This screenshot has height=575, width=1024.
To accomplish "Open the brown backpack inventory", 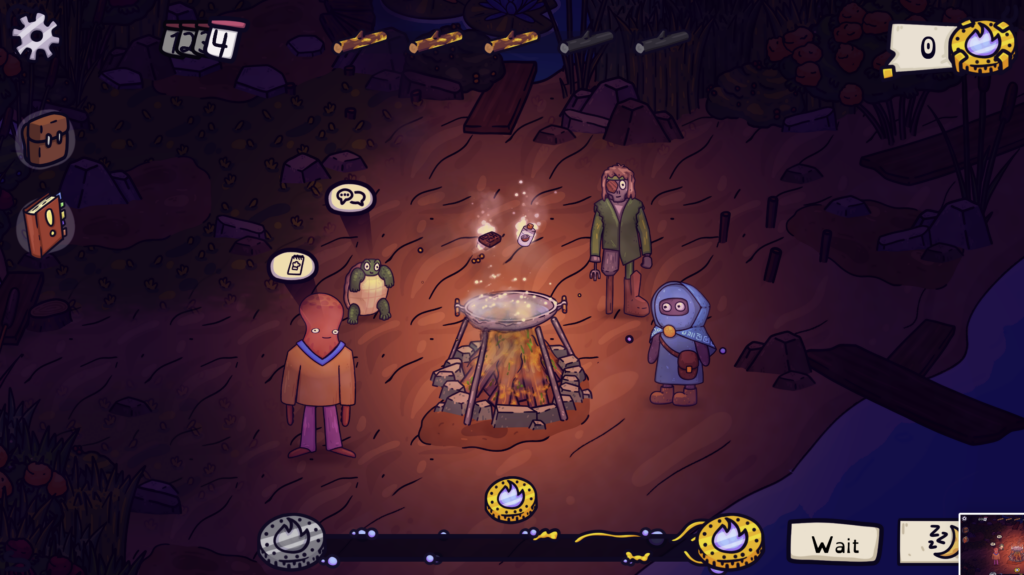I will point(46,138).
